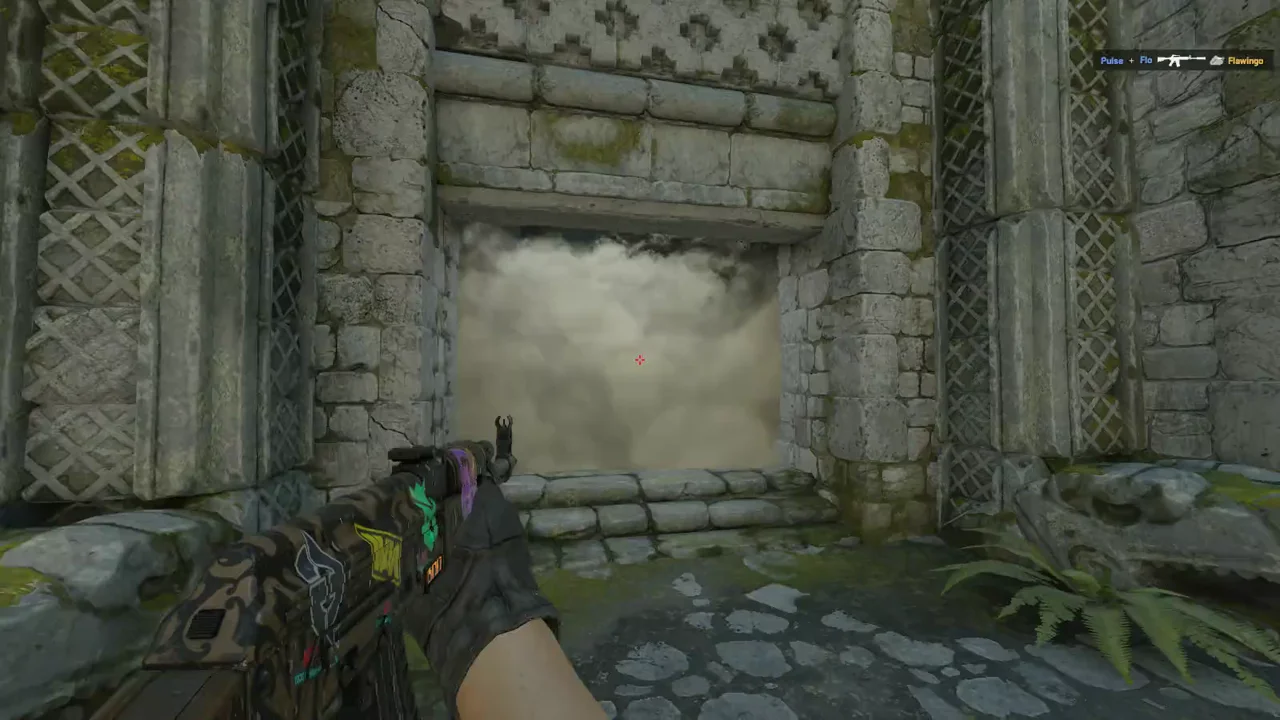Click the Flo assist name in the killfeed

click(x=1146, y=60)
